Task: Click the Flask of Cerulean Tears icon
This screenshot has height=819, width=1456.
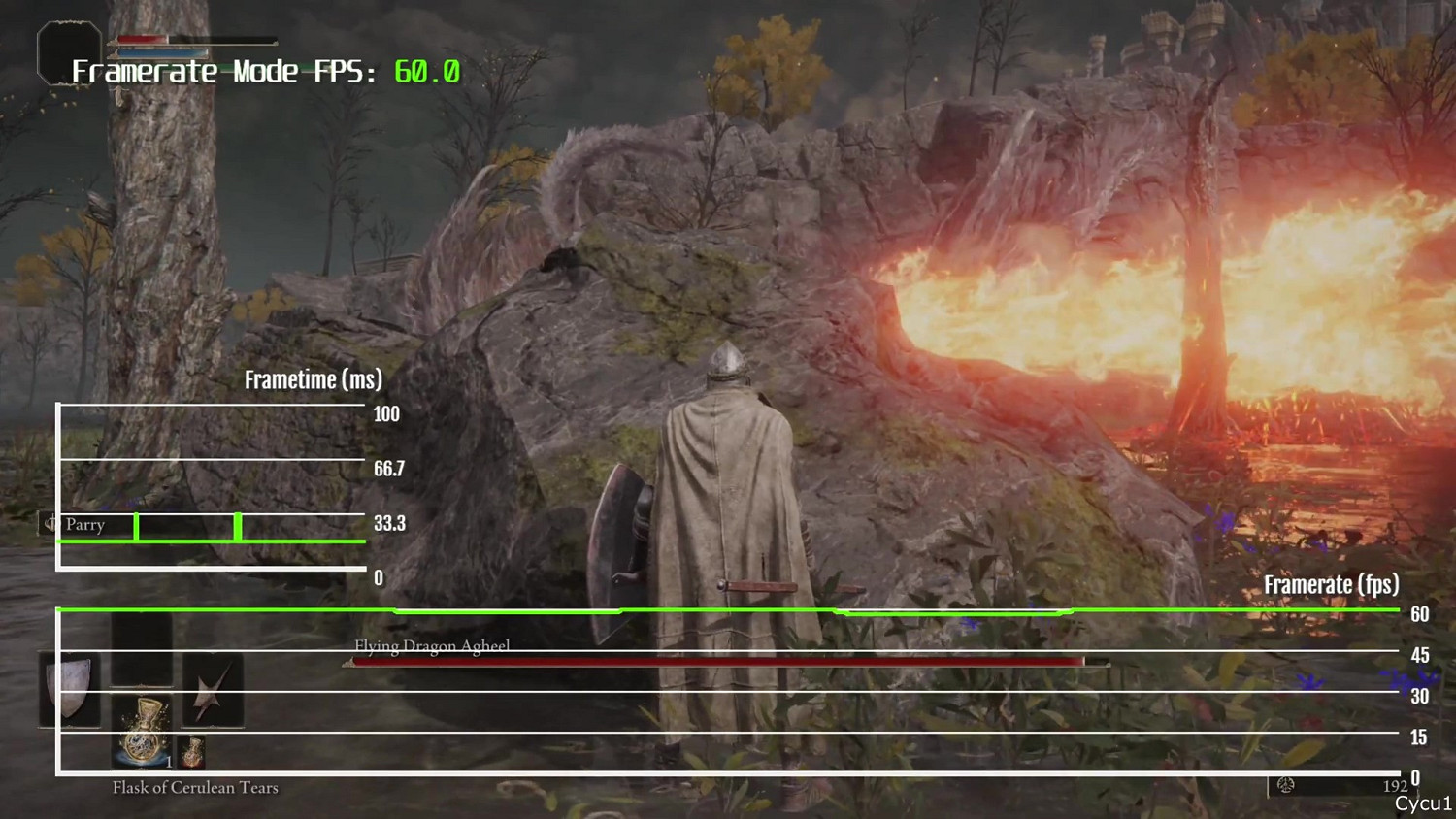Action: (141, 728)
